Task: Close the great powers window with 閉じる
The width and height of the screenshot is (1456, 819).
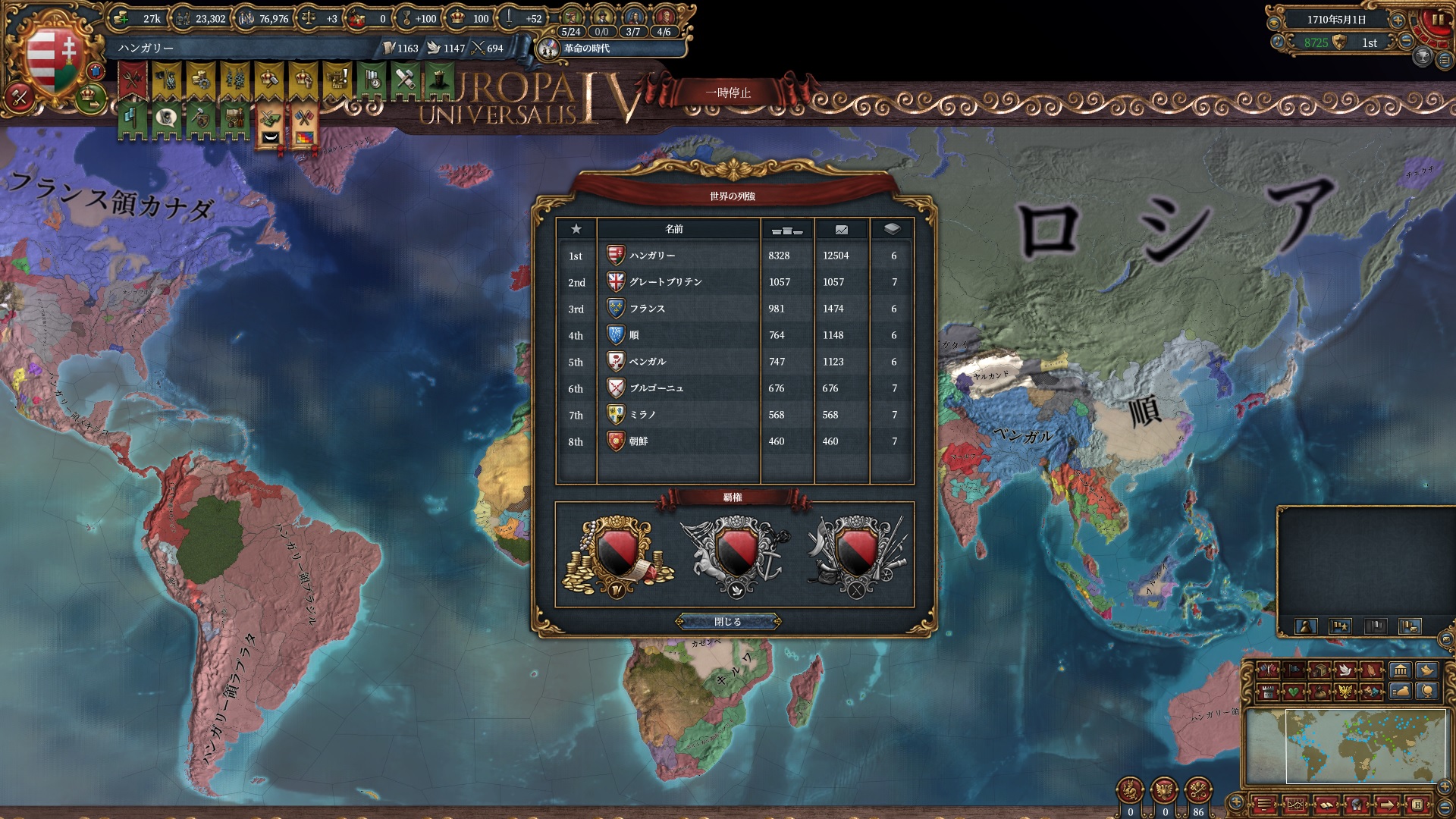Action: click(727, 622)
